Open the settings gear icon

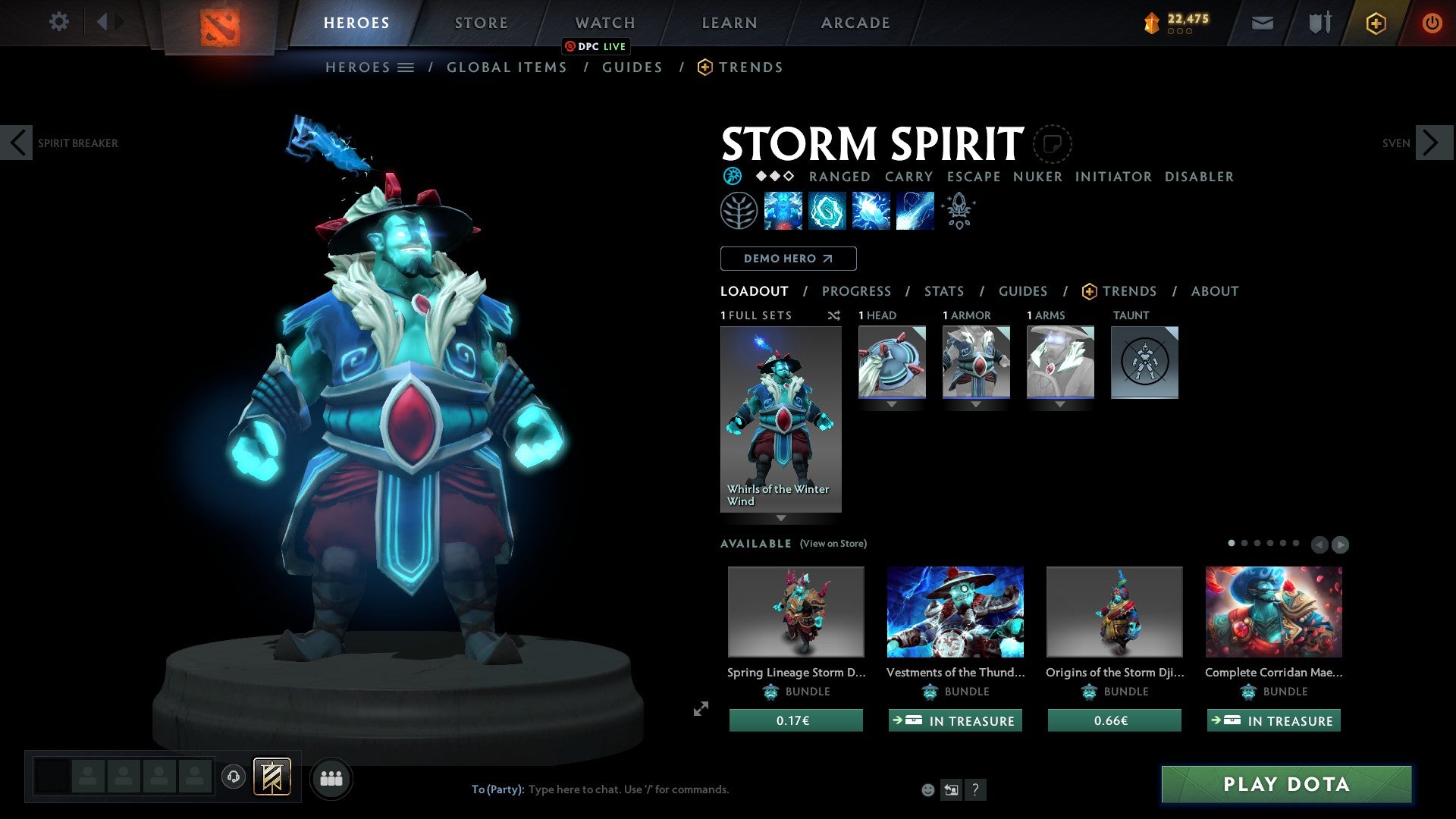[59, 22]
